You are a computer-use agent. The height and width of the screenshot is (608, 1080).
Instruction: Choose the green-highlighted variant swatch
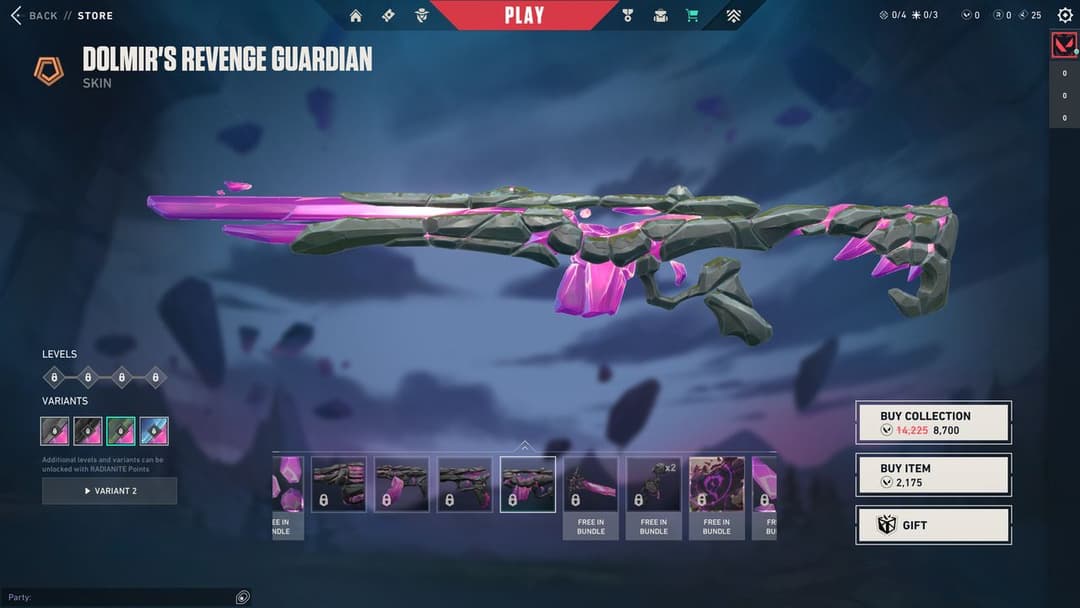pos(121,431)
